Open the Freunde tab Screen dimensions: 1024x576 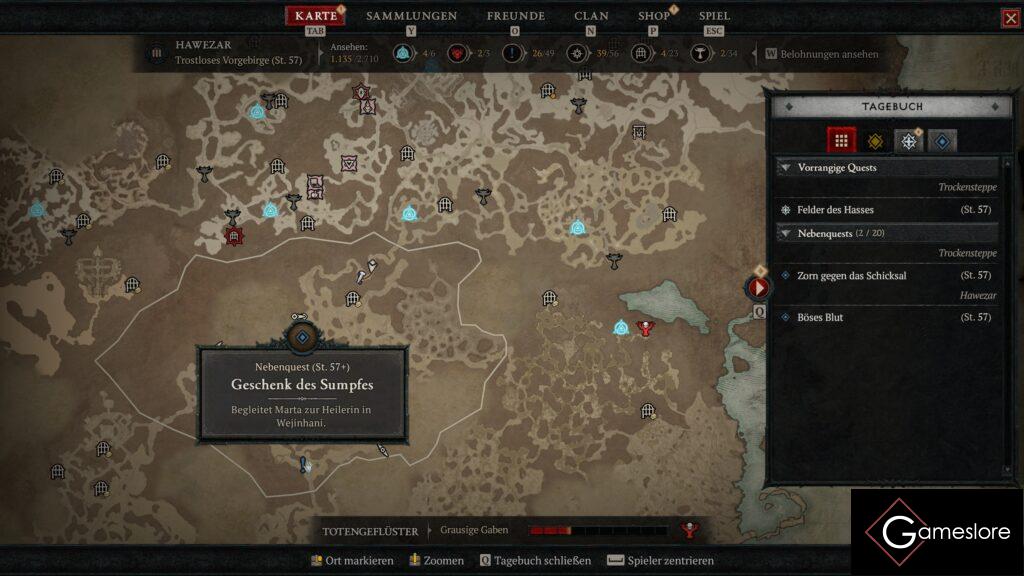click(x=515, y=16)
